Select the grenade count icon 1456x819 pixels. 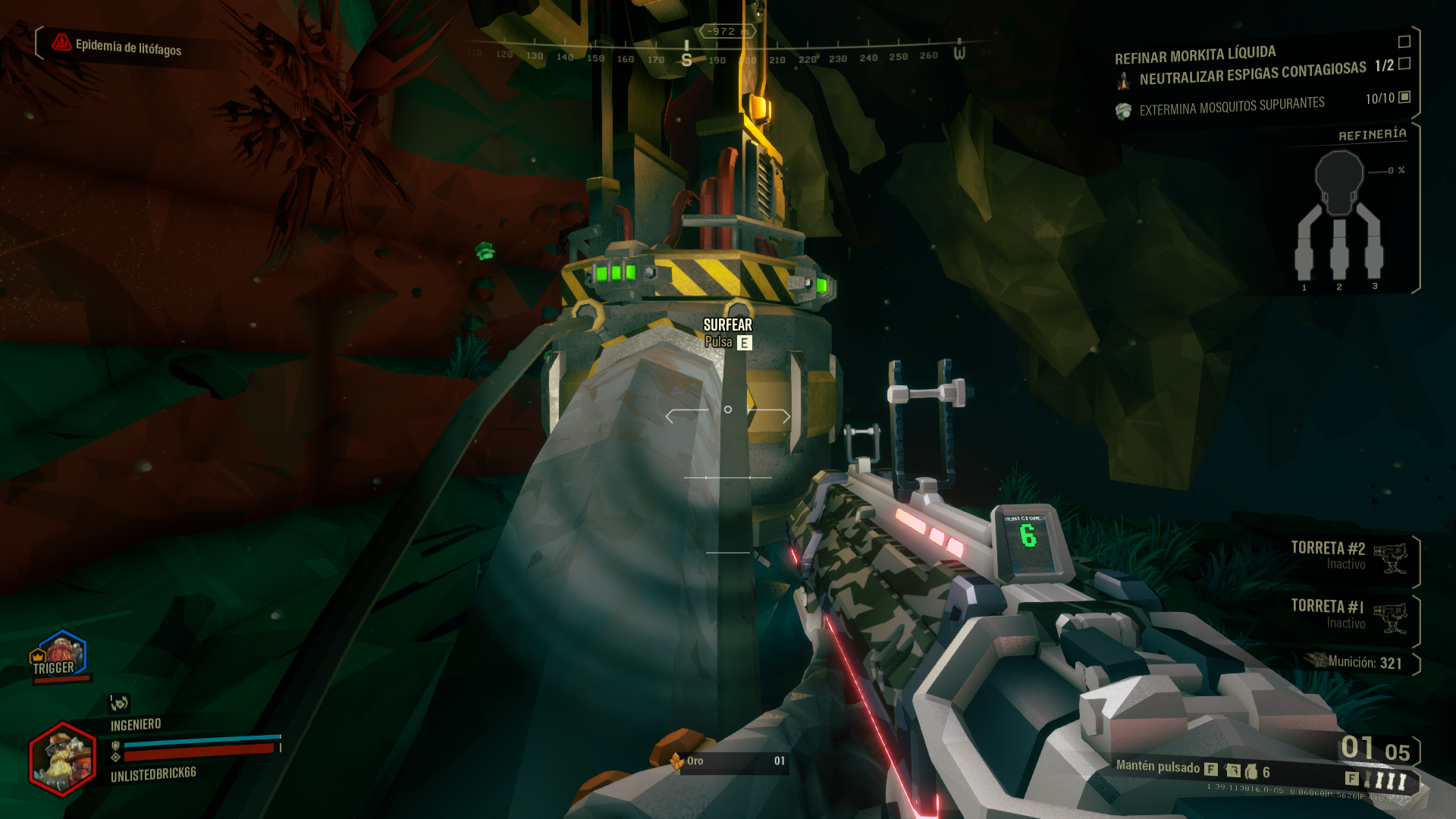pyautogui.click(x=1251, y=772)
